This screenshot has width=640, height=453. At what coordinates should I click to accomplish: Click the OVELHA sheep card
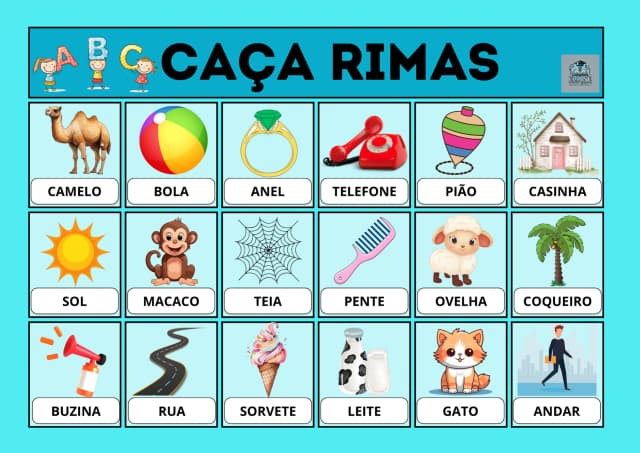pos(461,265)
